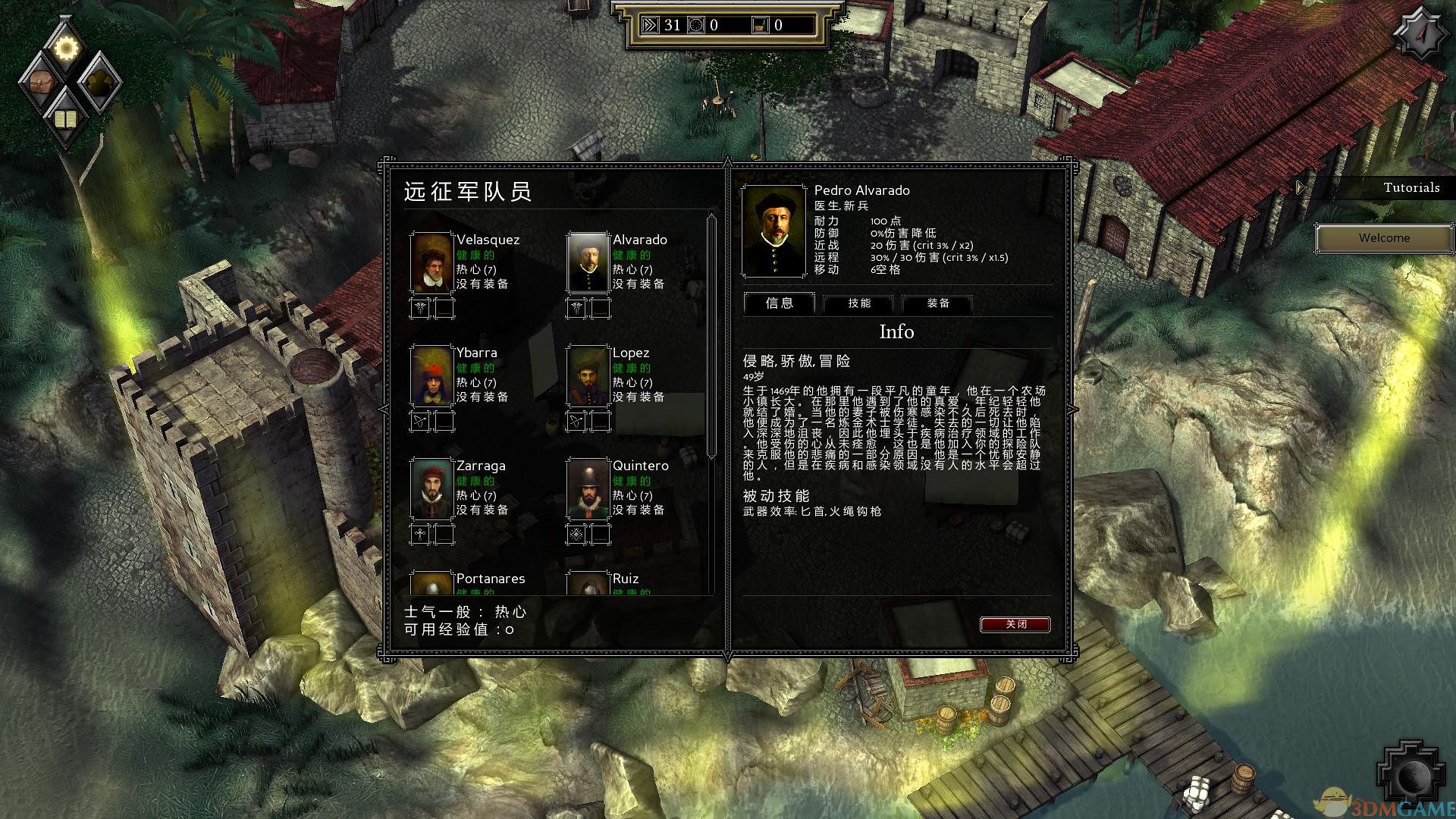
Task: Click the crossbow hunter icon under Ybarra
Action: (422, 422)
